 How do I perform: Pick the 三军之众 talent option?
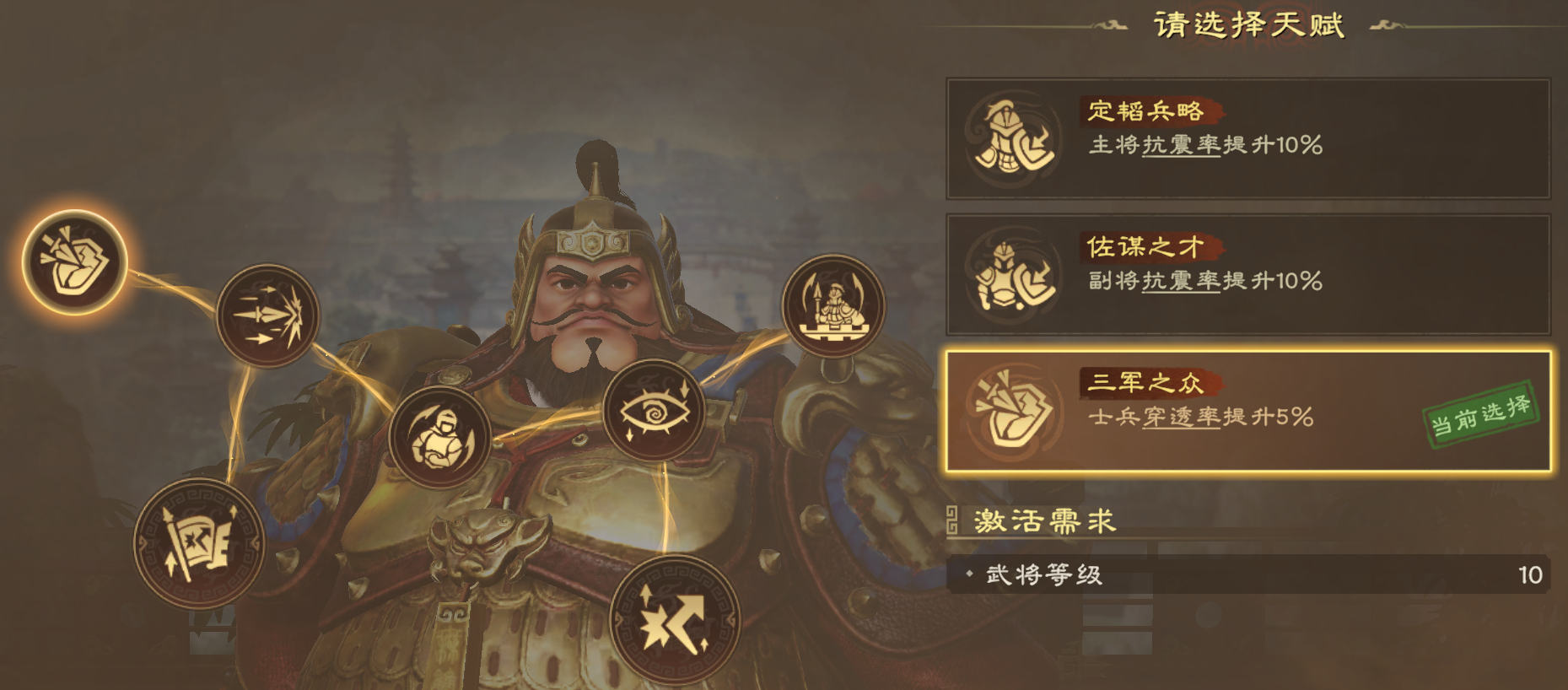click(1247, 411)
